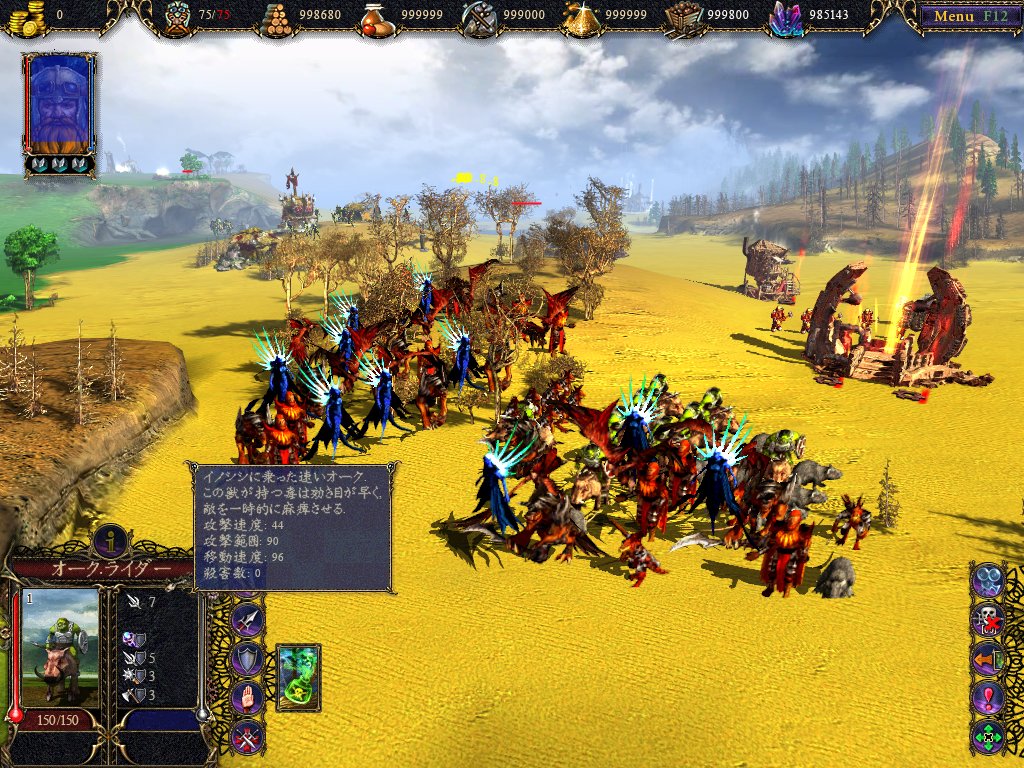
Task: Activate the raised hand stop command
Action: pos(247,697)
